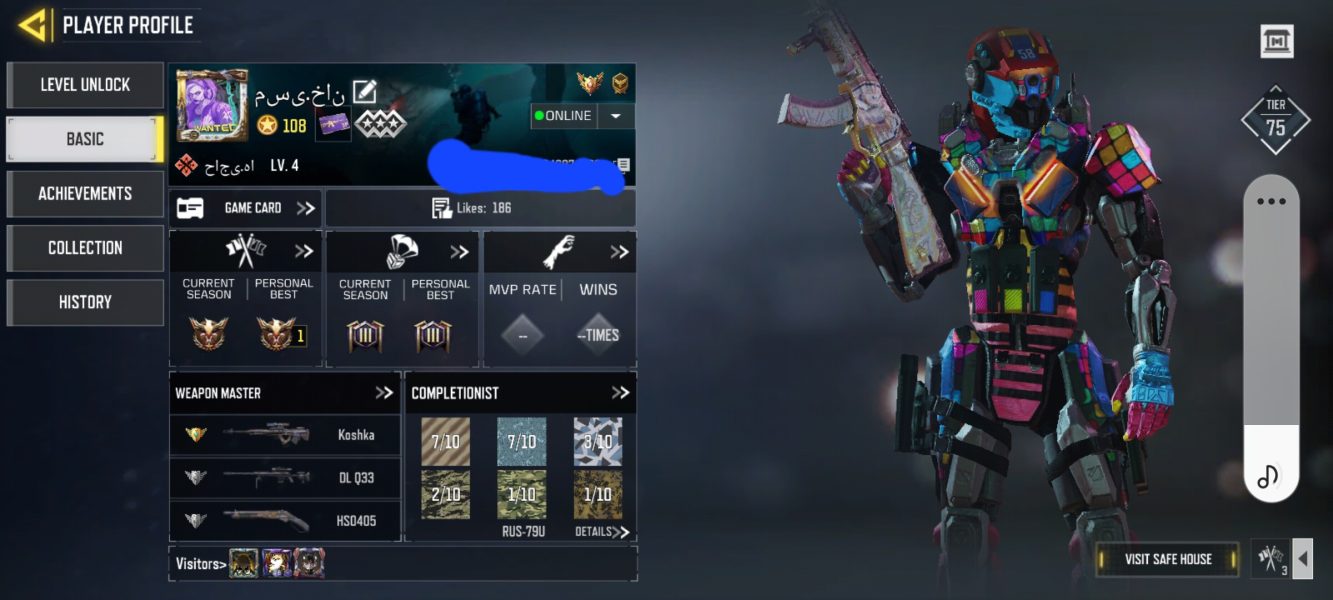This screenshot has width=1333, height=600.
Task: Go back using the yellow arrow
Action: (33, 25)
